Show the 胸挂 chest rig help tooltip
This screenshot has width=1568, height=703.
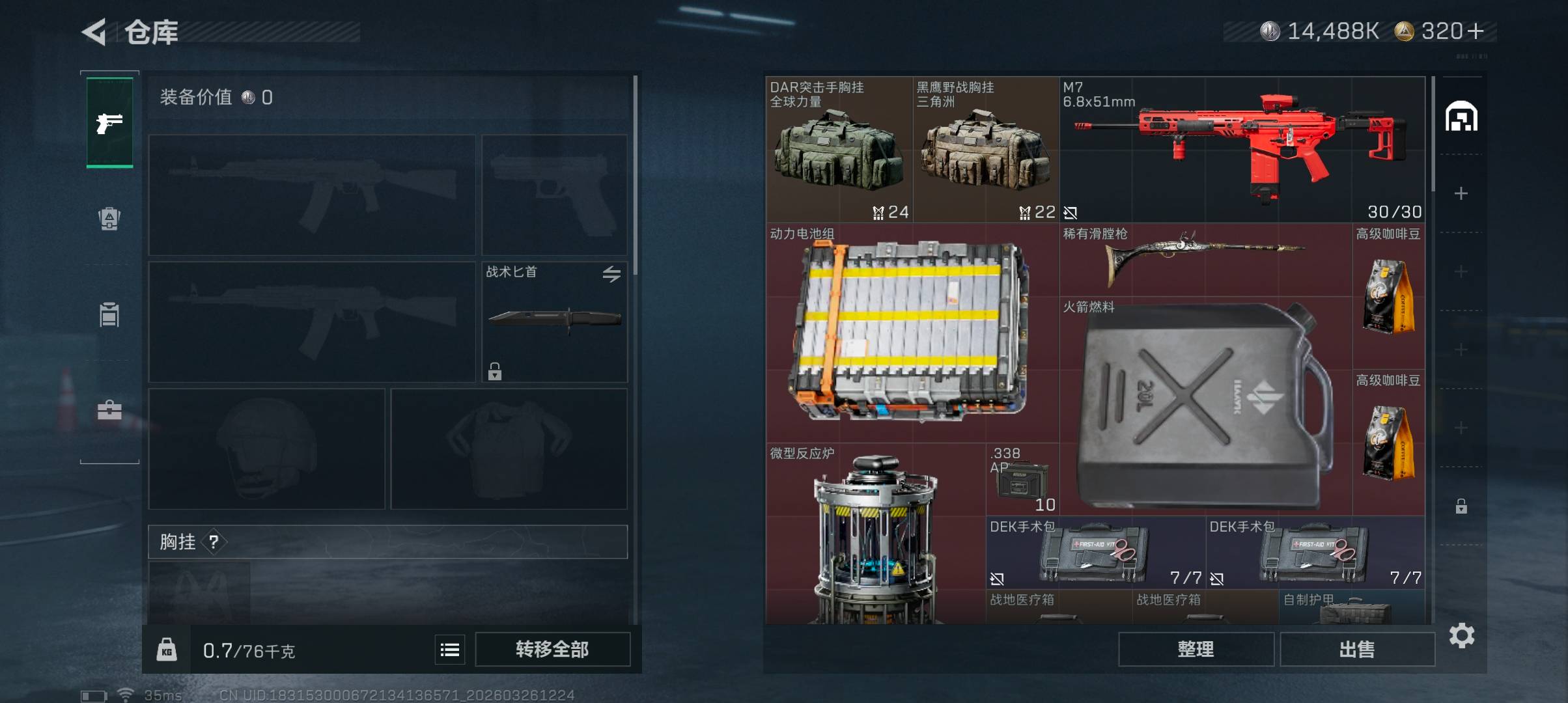pos(214,542)
